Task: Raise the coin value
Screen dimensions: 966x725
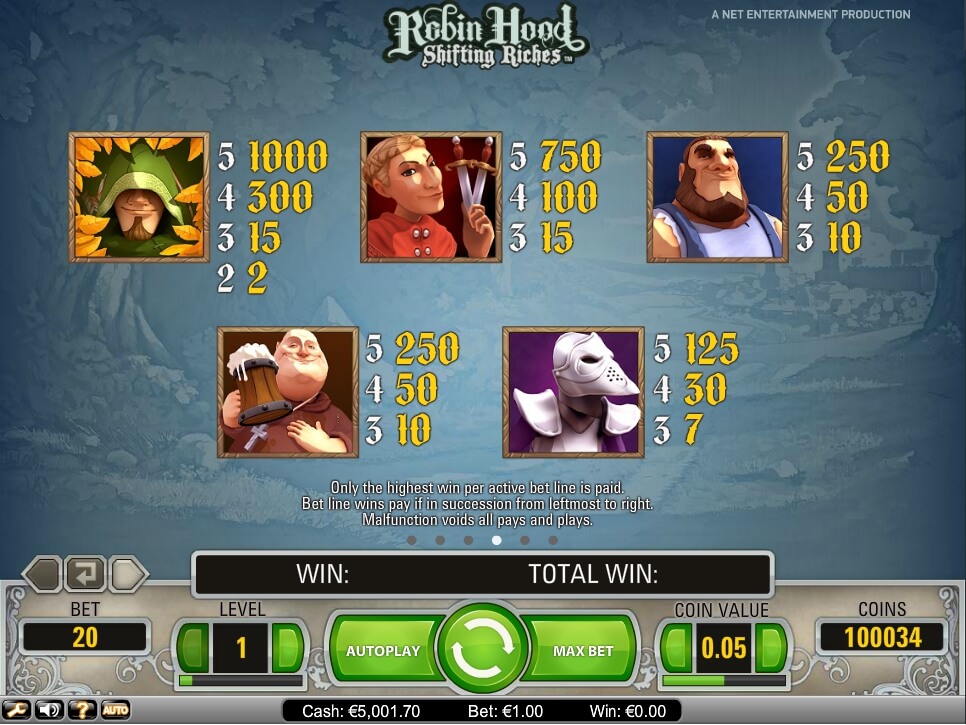Action: [x=770, y=648]
